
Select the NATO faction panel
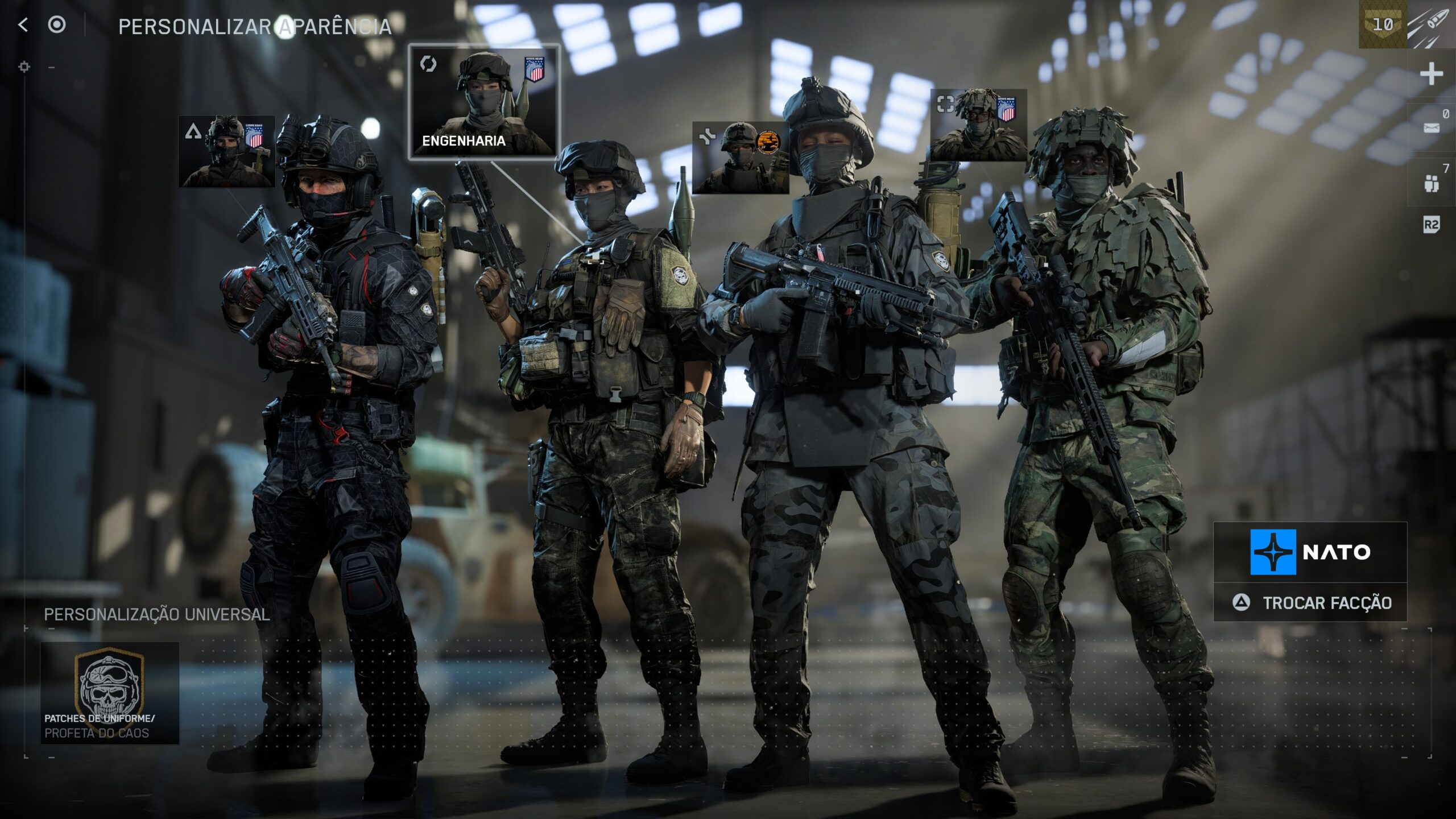click(x=1310, y=552)
